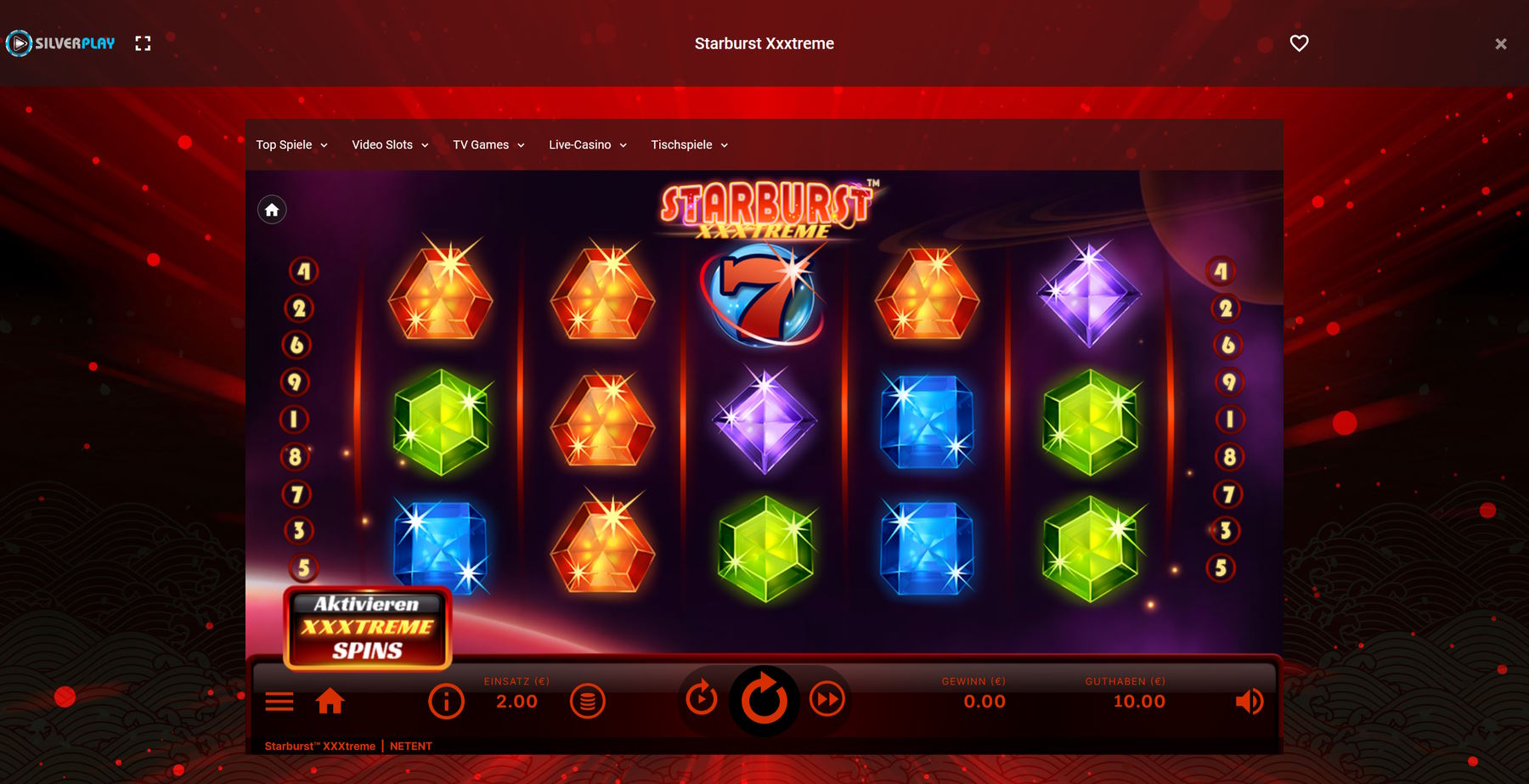The height and width of the screenshot is (784, 1529).
Task: Click the SilverPlay logo
Action: [59, 42]
